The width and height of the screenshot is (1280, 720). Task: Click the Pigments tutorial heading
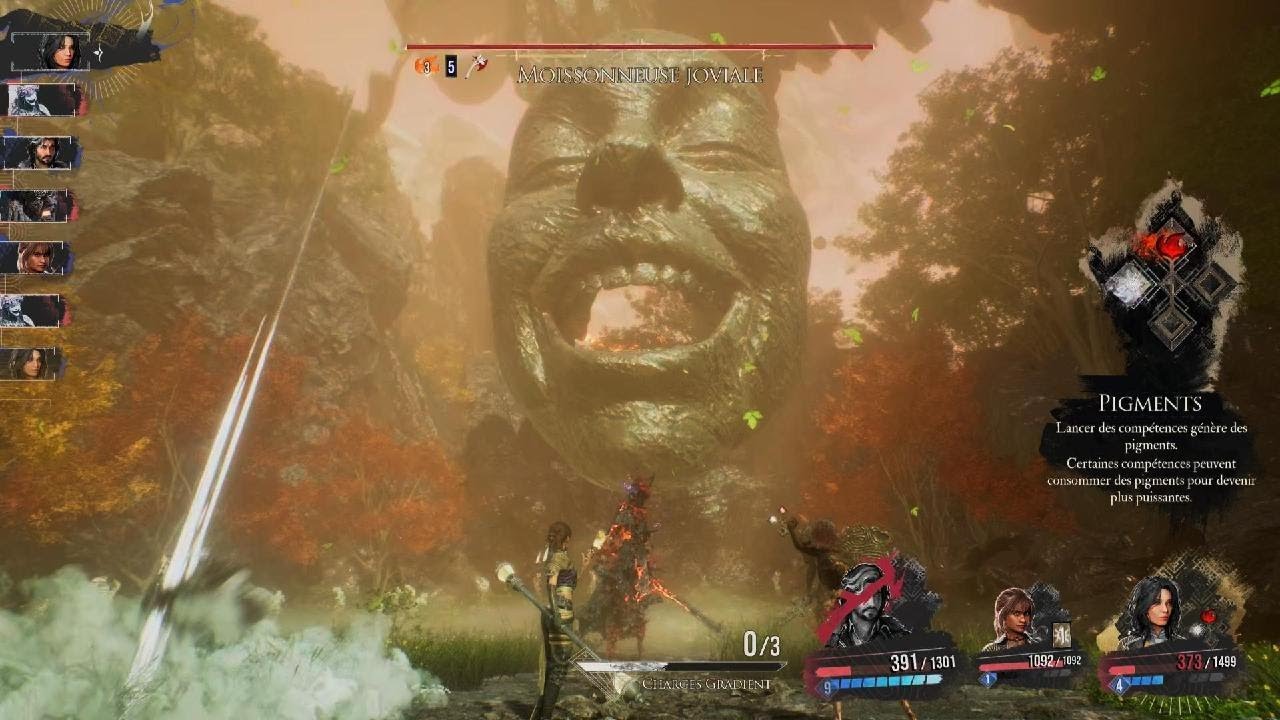point(1150,404)
